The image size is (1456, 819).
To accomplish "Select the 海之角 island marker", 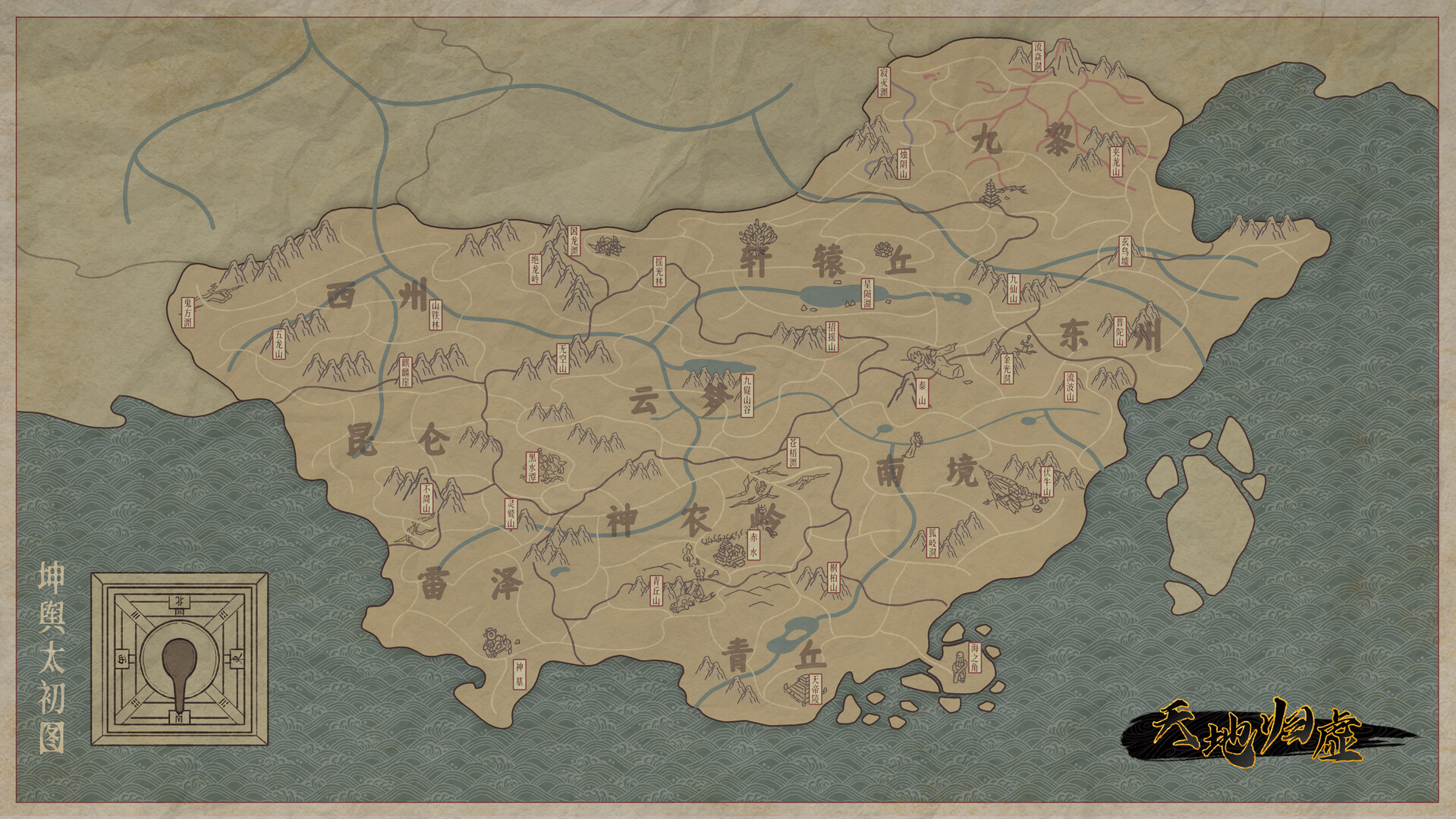I will pos(974,658).
